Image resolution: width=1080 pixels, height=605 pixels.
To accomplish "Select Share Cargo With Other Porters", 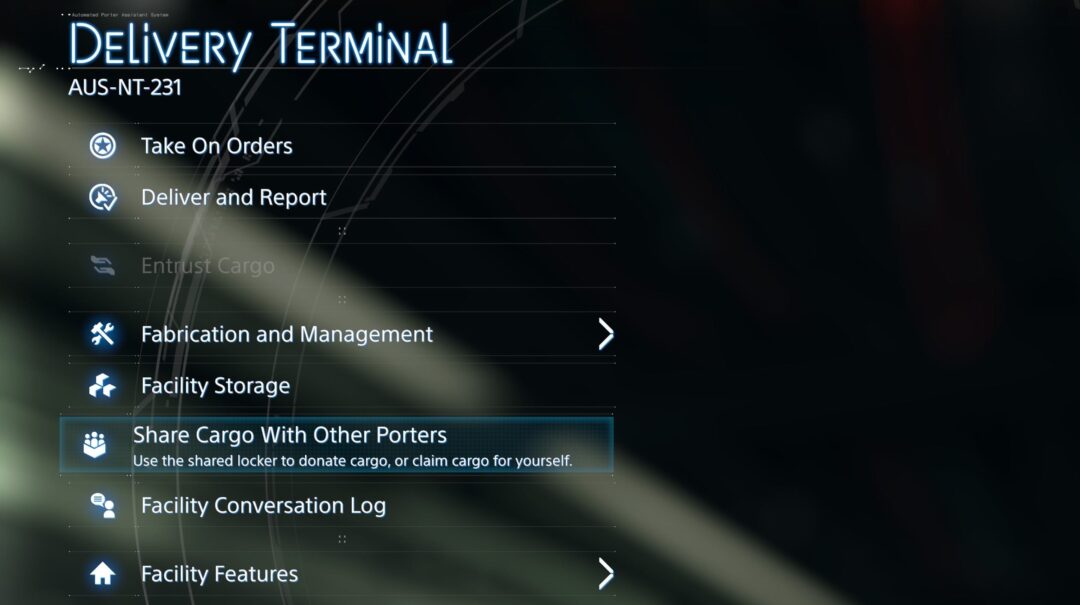I will pyautogui.click(x=290, y=436).
